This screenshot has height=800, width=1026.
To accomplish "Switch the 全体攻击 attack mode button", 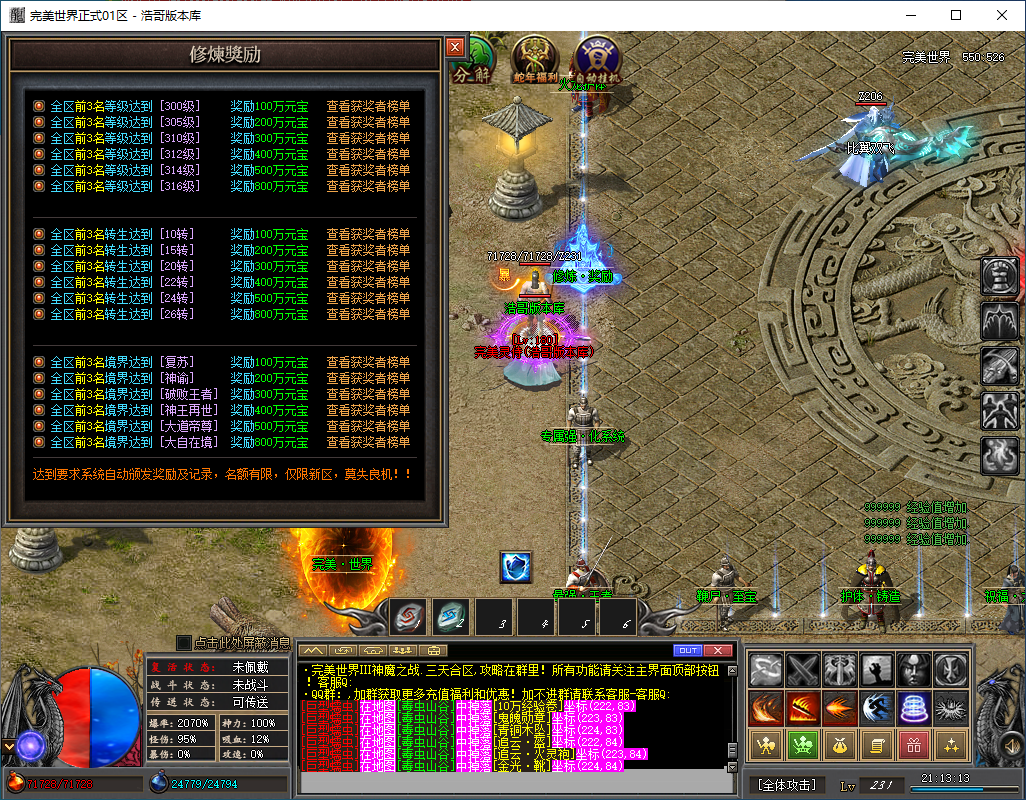I will (786, 785).
